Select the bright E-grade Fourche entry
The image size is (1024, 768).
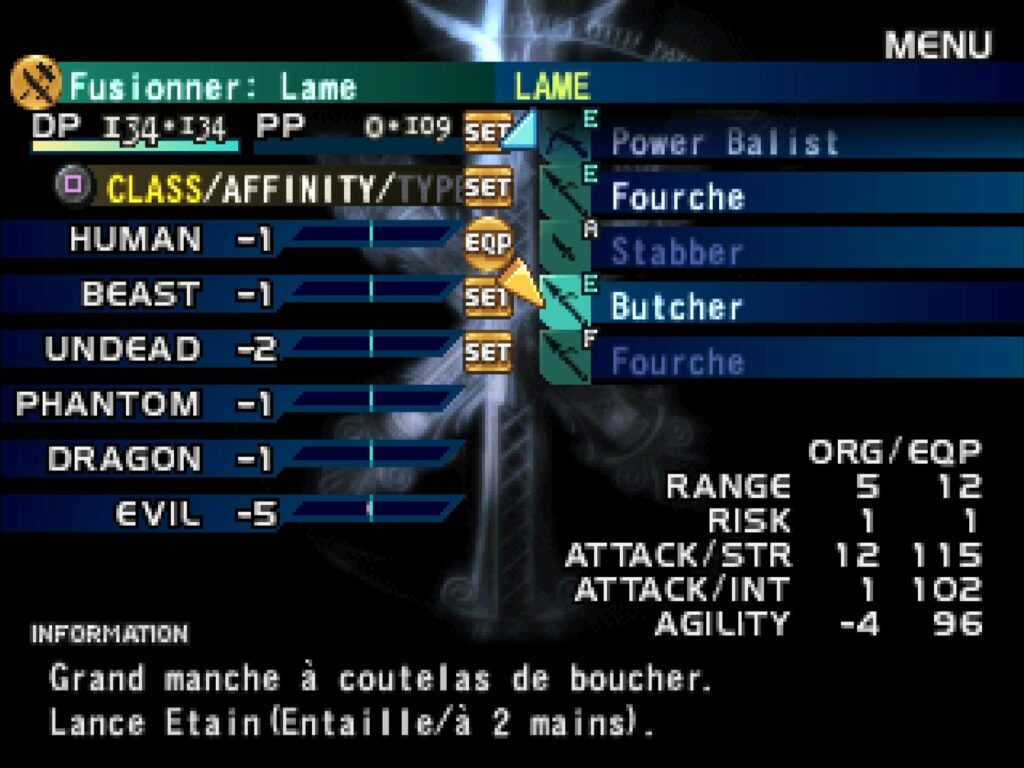click(x=677, y=196)
